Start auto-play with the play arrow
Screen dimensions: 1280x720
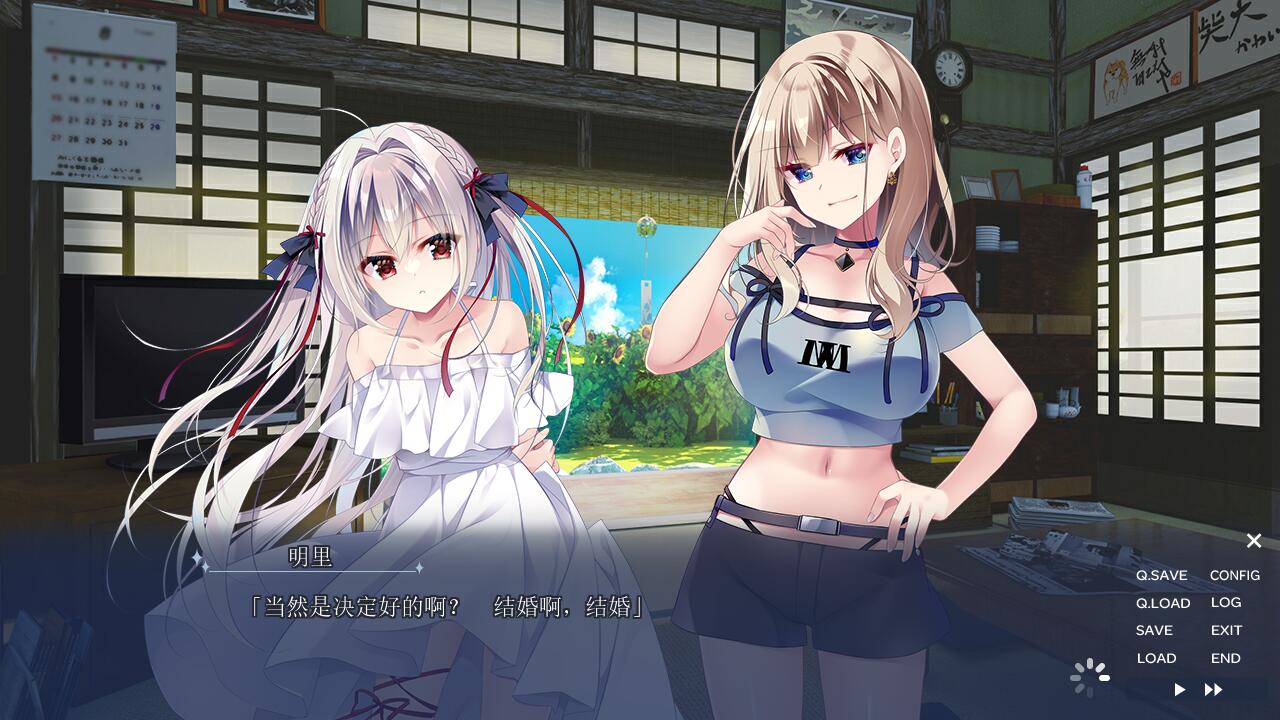1180,689
